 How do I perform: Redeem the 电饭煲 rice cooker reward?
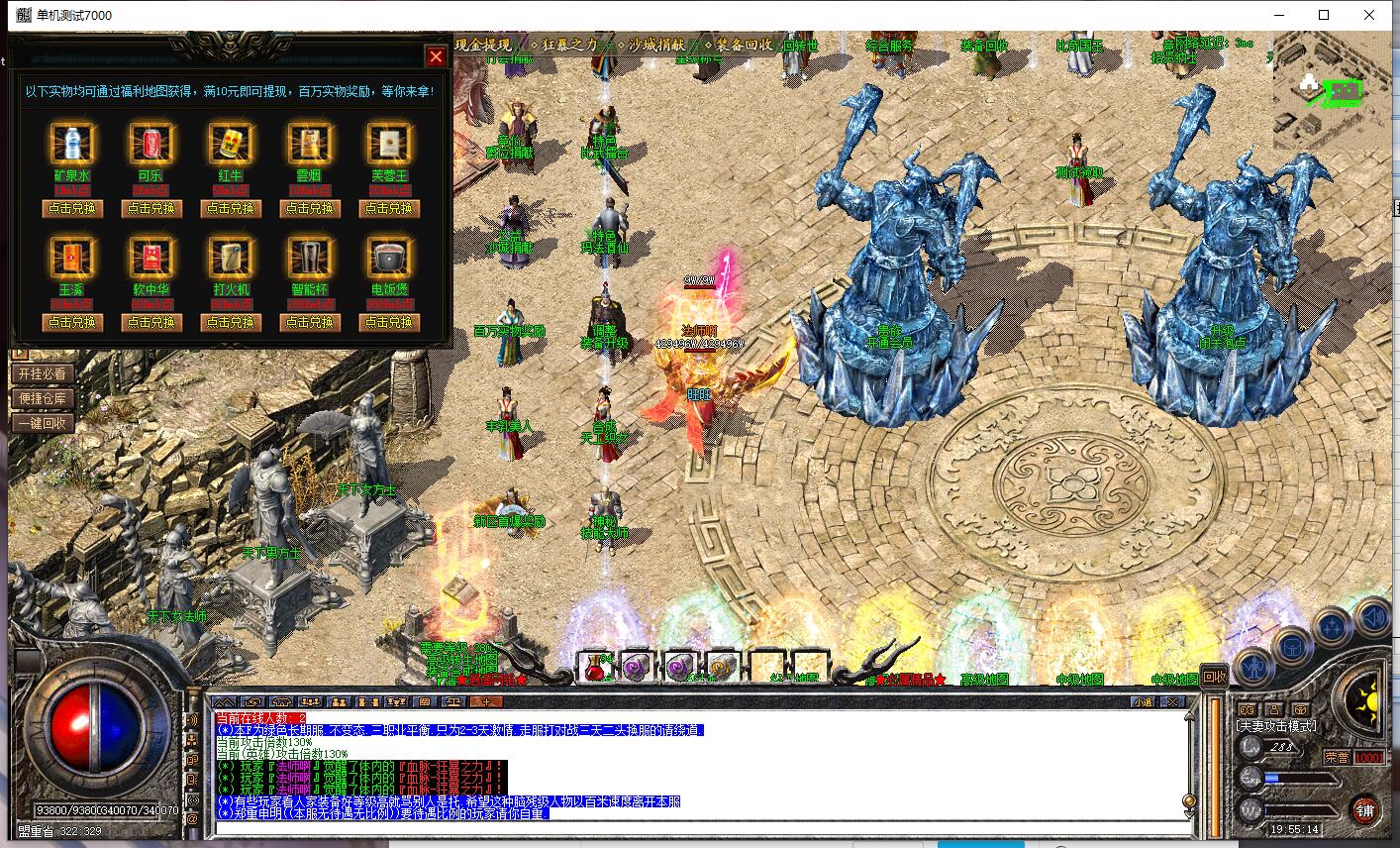tap(388, 322)
